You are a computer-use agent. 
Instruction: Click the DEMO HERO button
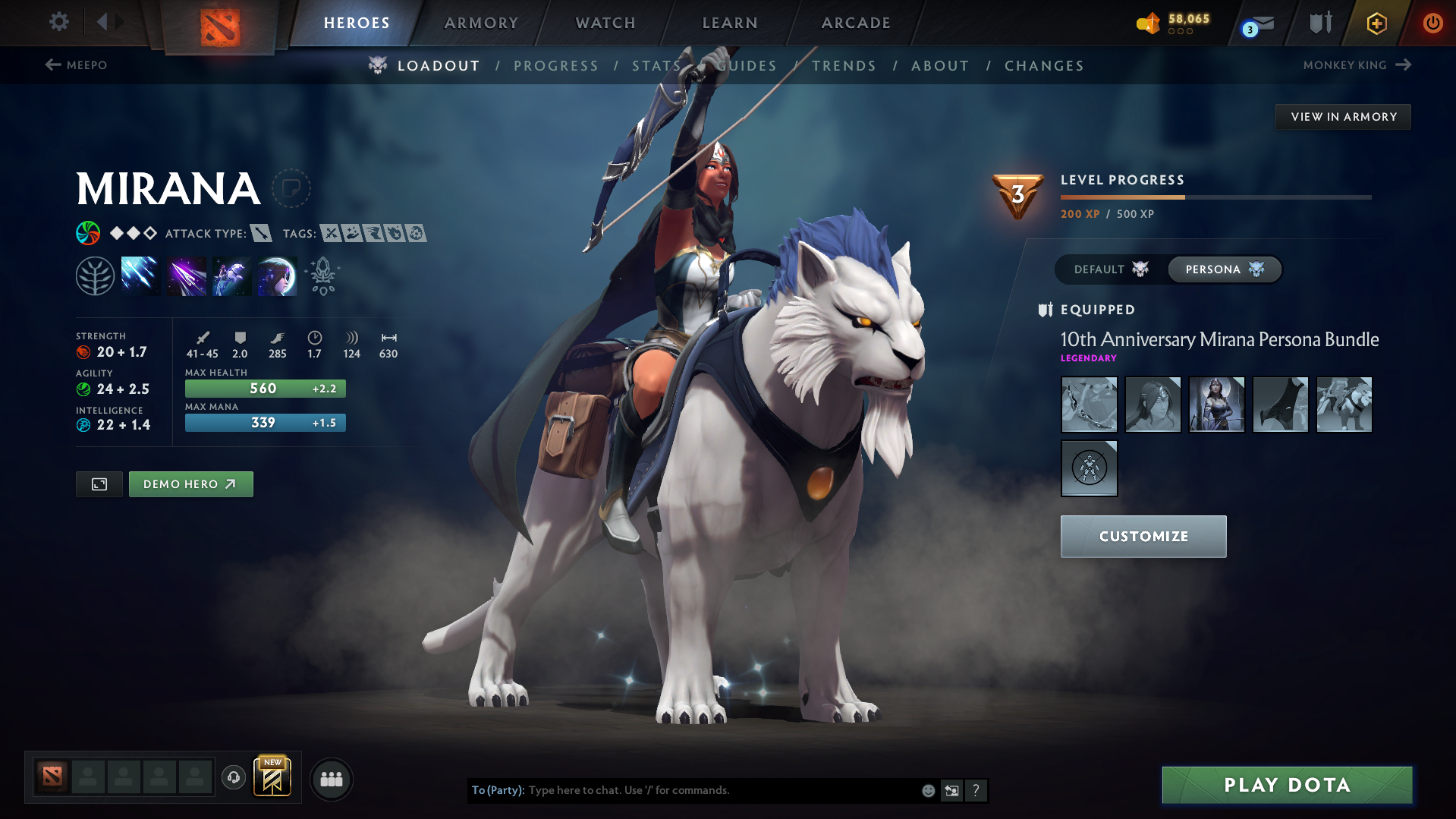pyautogui.click(x=190, y=484)
